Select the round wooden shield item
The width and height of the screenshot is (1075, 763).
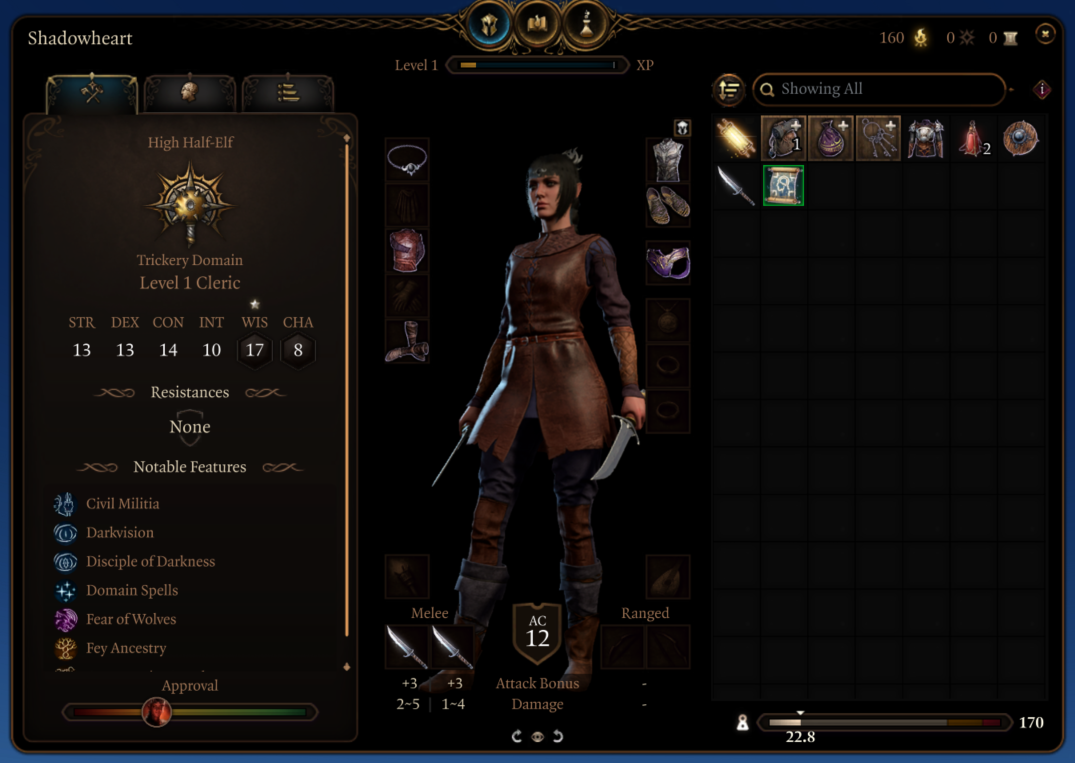(1020, 139)
